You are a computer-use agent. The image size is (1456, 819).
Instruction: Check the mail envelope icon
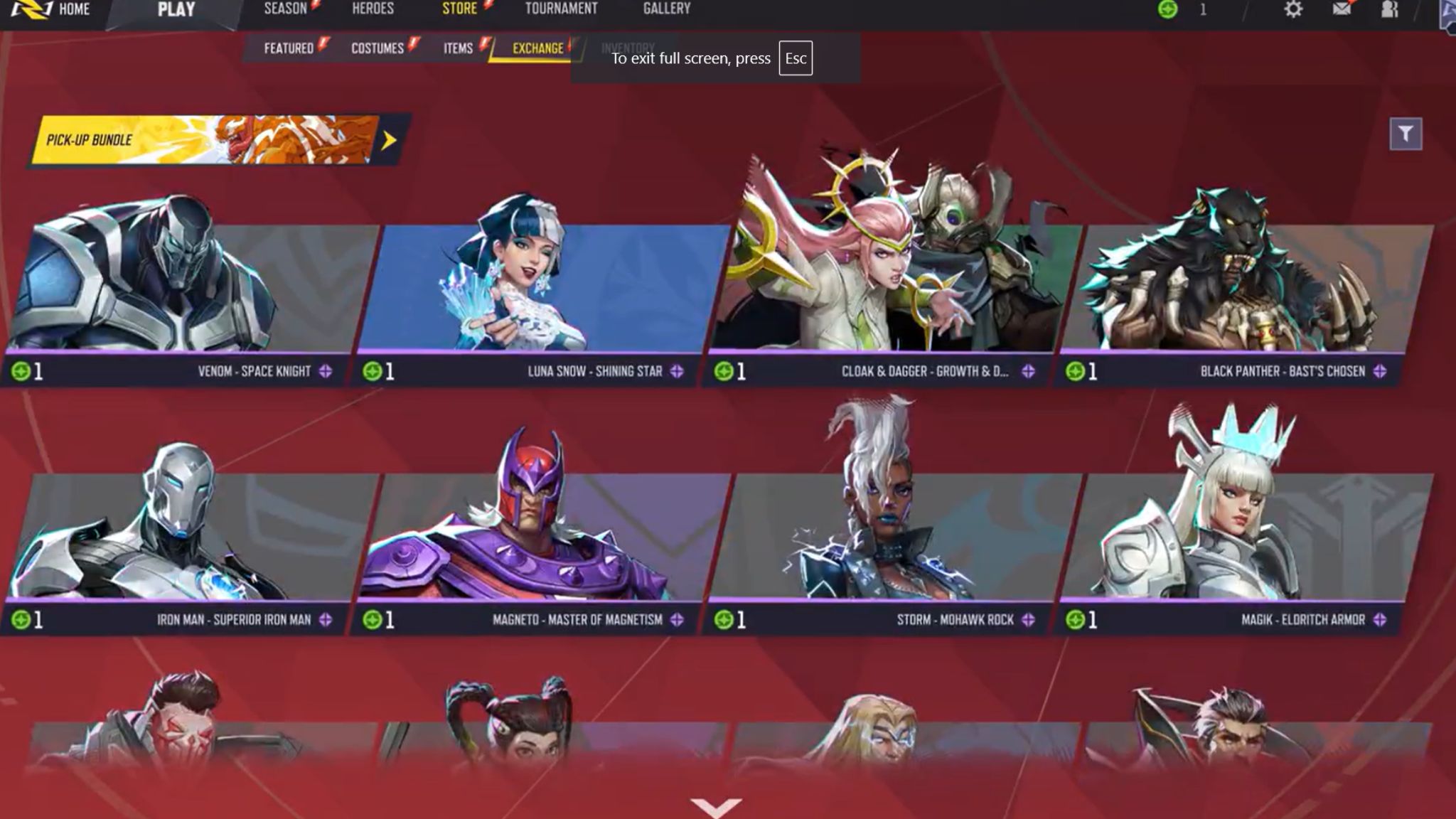point(1342,10)
